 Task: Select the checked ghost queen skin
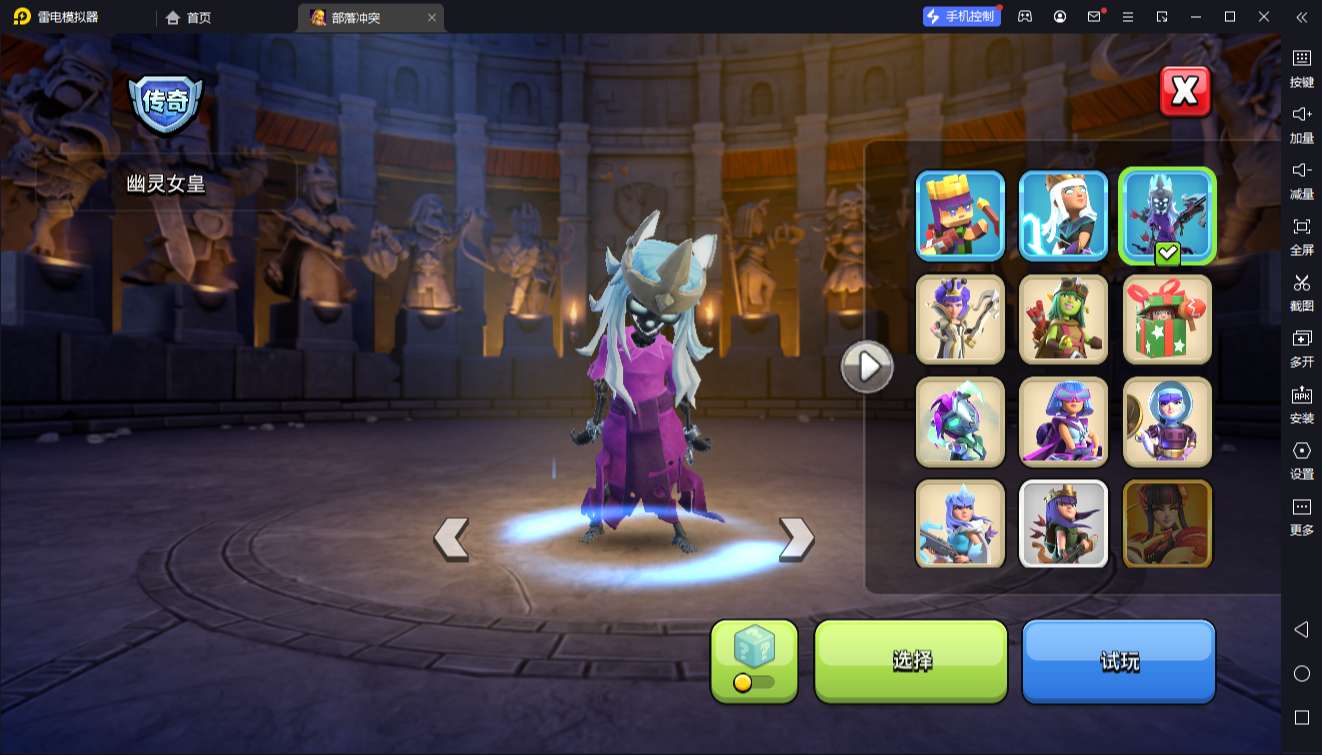point(1166,216)
